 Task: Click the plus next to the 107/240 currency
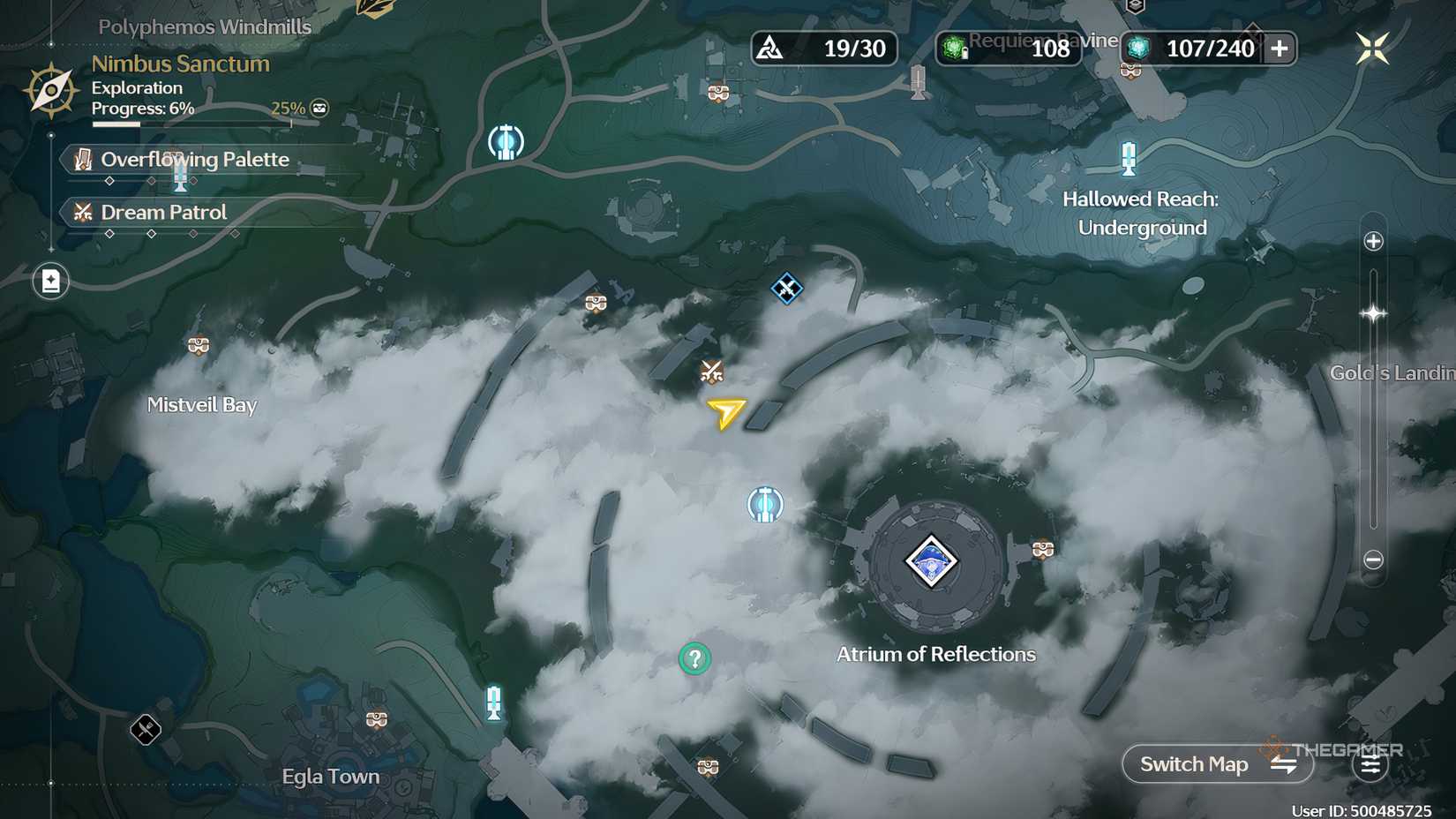coord(1280,49)
